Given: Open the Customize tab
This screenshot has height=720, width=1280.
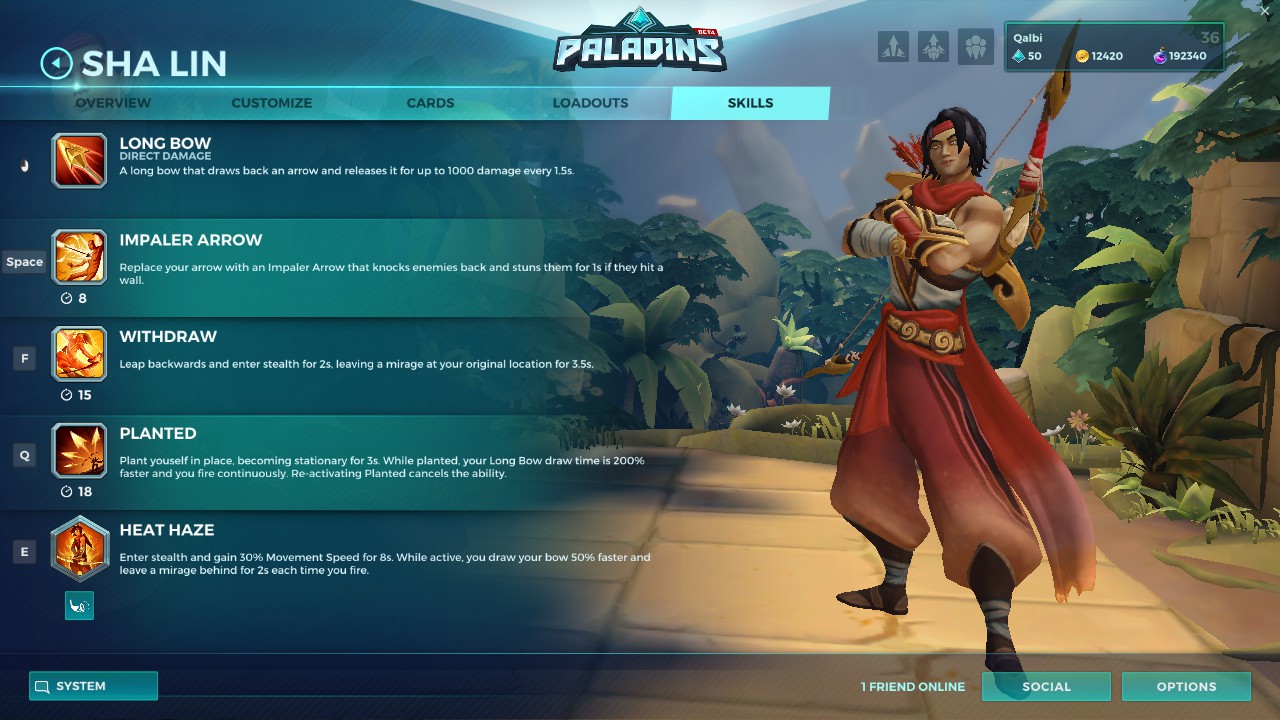Looking at the screenshot, I should click(271, 102).
